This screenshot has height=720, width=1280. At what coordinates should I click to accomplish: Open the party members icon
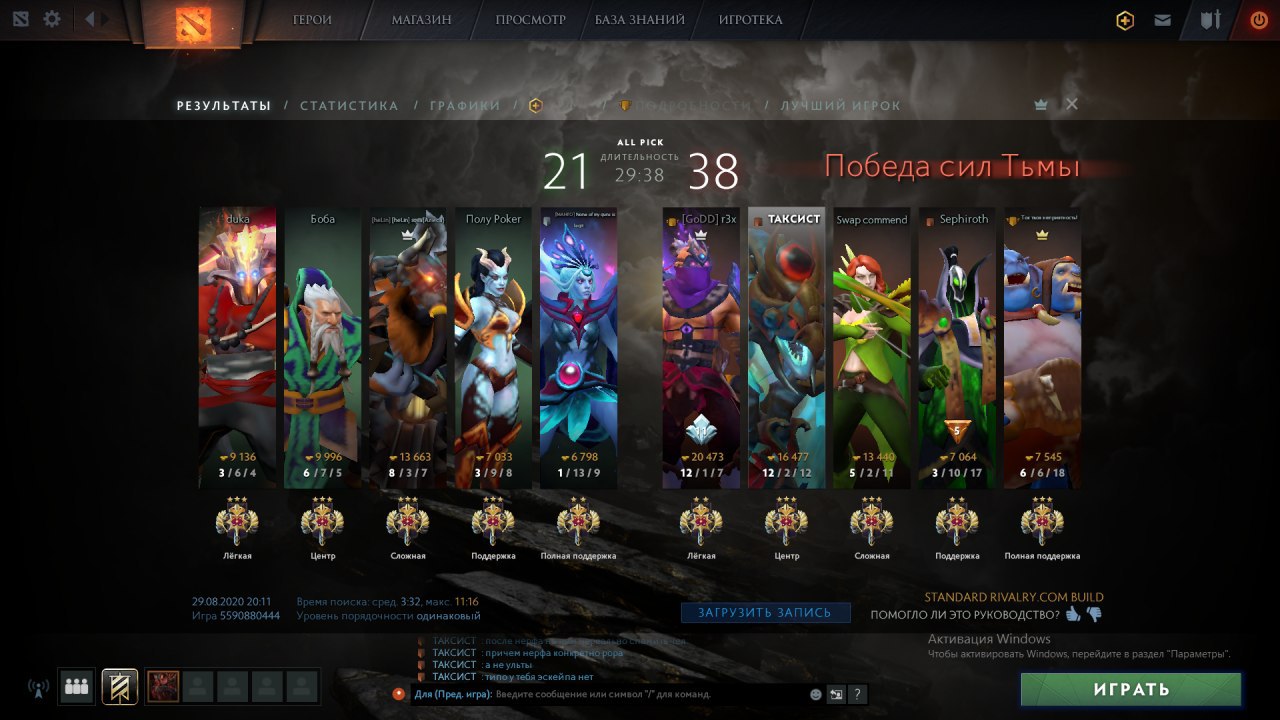pyautogui.click(x=76, y=686)
